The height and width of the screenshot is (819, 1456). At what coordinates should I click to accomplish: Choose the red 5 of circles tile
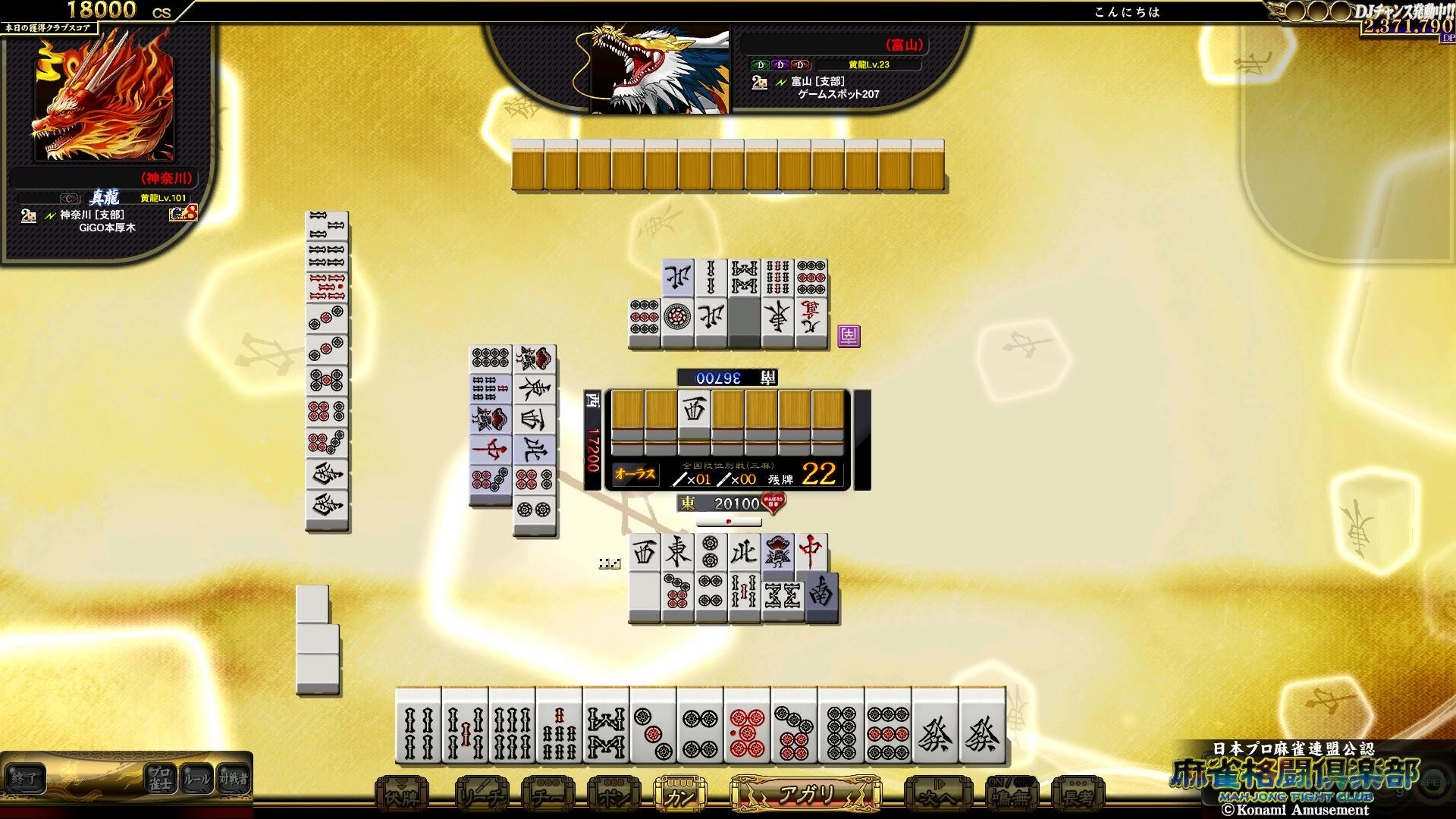pos(747,728)
